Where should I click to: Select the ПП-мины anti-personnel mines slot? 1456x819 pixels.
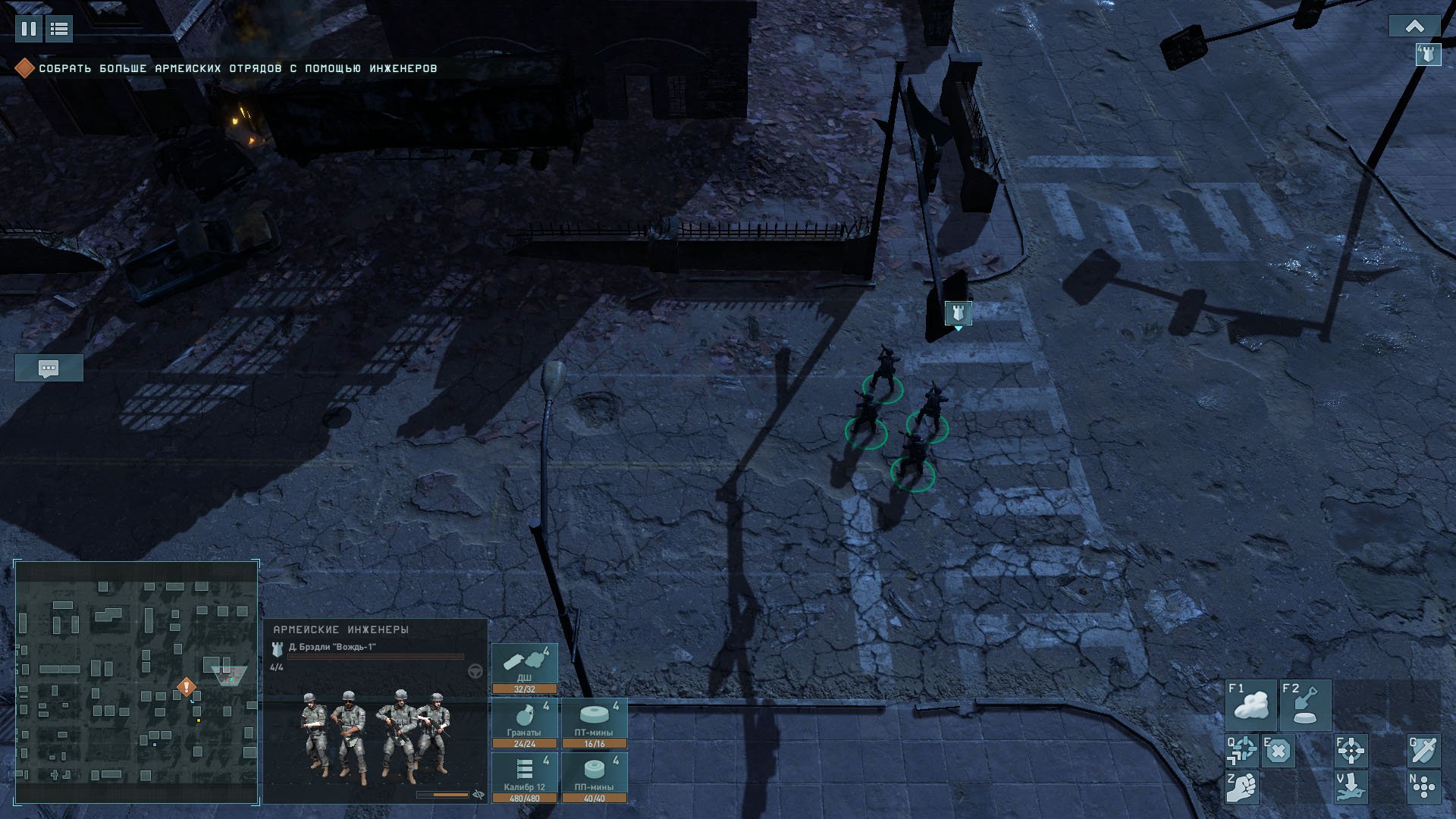click(x=595, y=777)
